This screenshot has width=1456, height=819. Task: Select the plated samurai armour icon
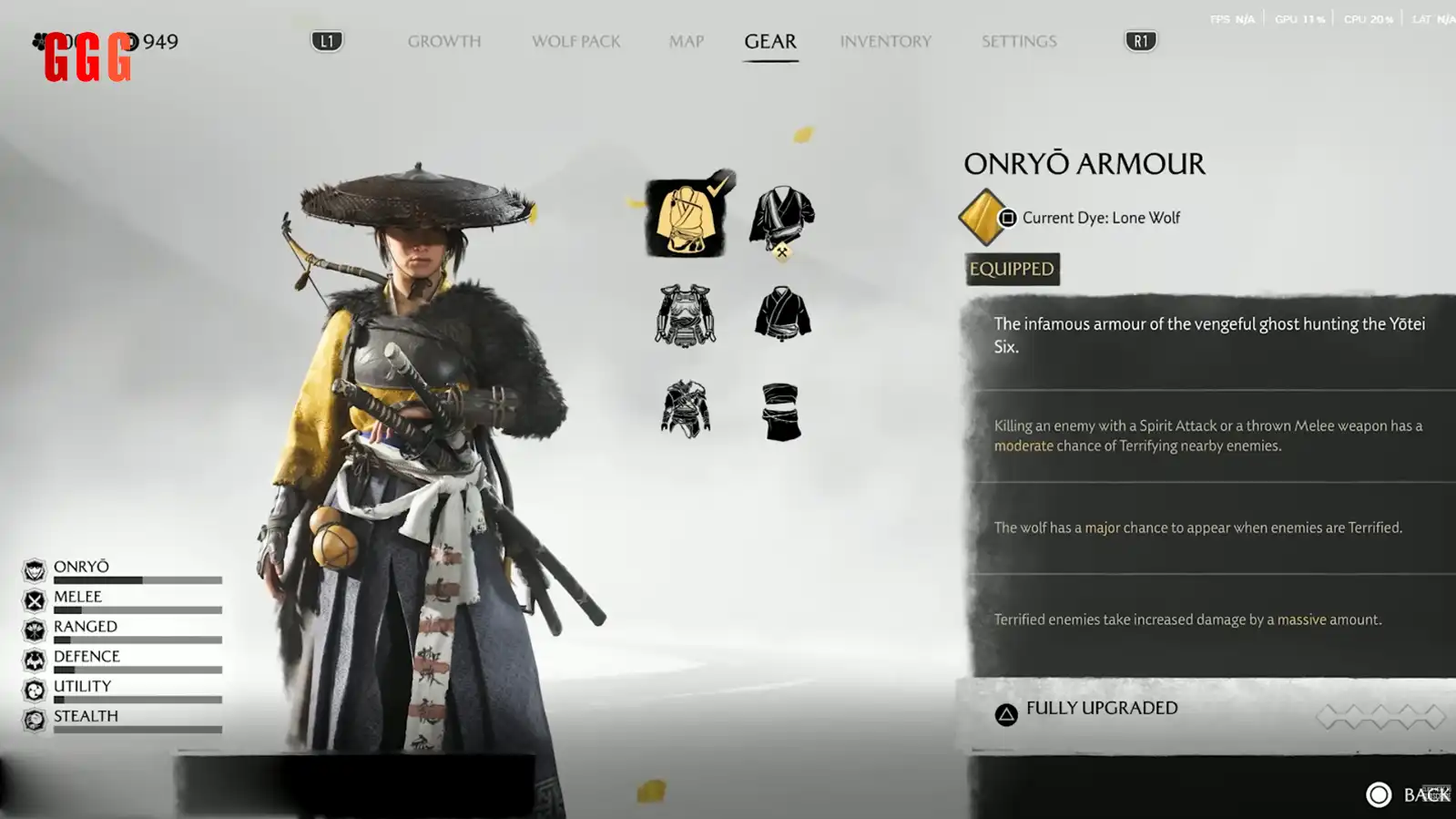pos(685,315)
